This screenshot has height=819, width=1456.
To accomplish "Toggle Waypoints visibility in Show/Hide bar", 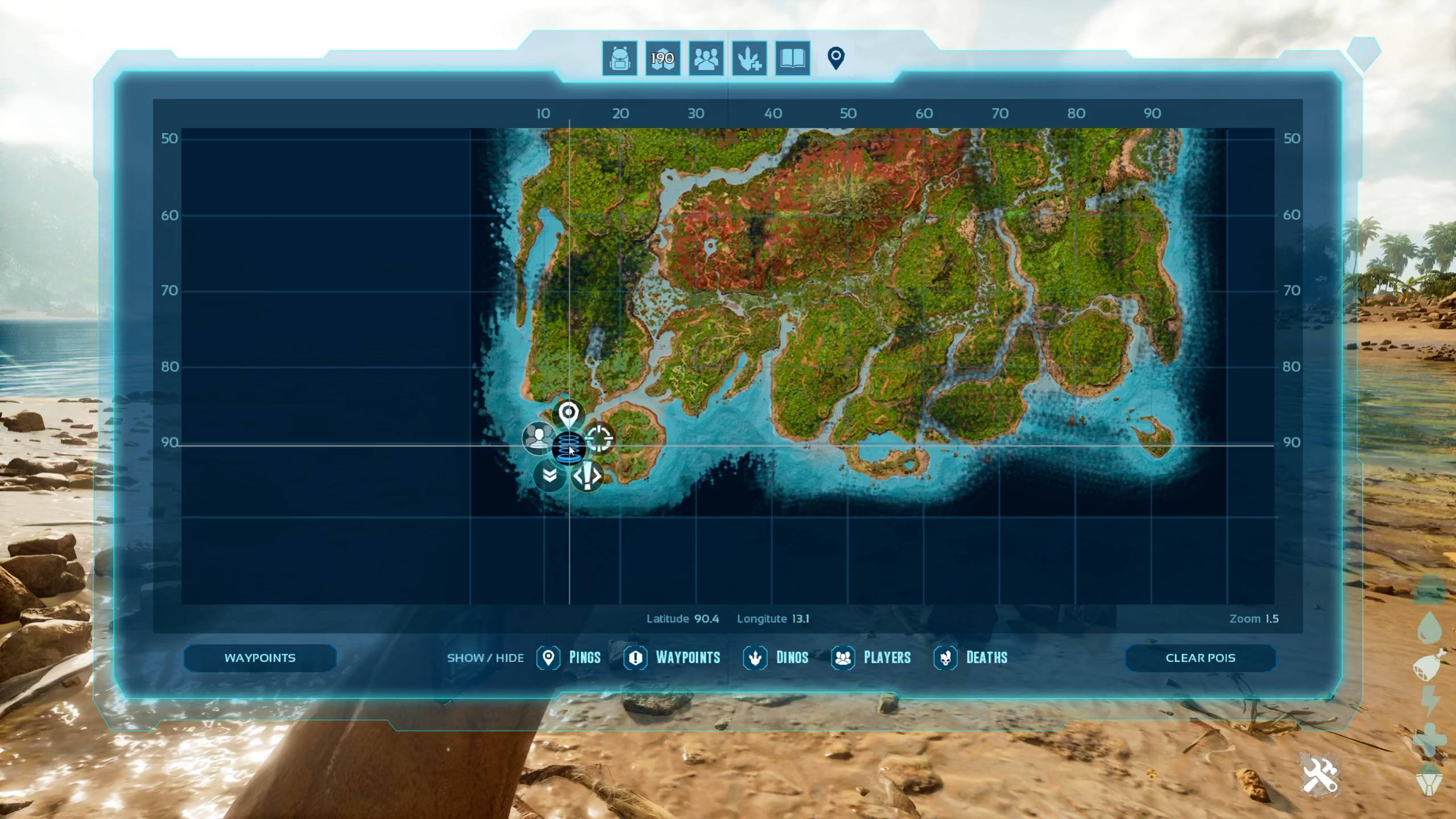I will (635, 657).
